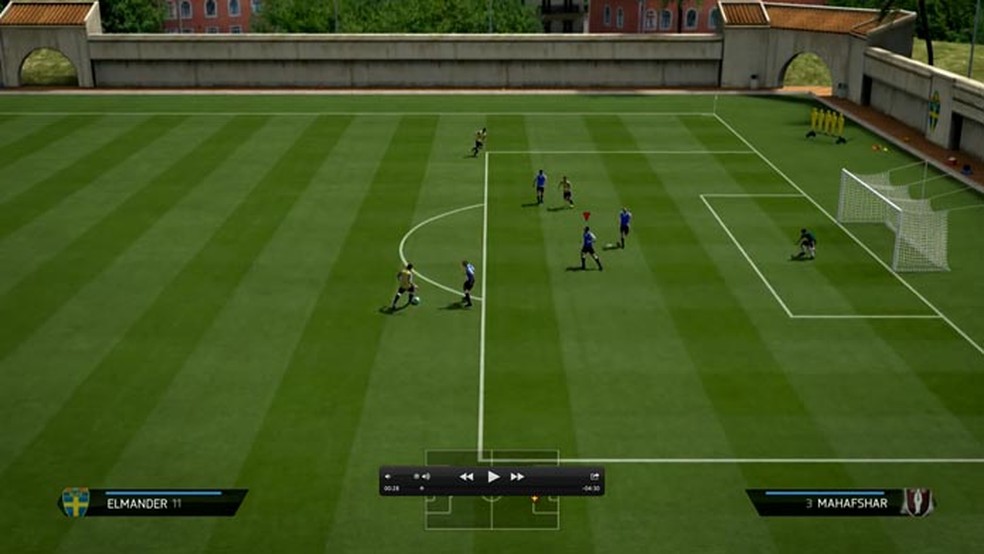Fast-forward the video playback
The height and width of the screenshot is (554, 984).
(x=517, y=477)
